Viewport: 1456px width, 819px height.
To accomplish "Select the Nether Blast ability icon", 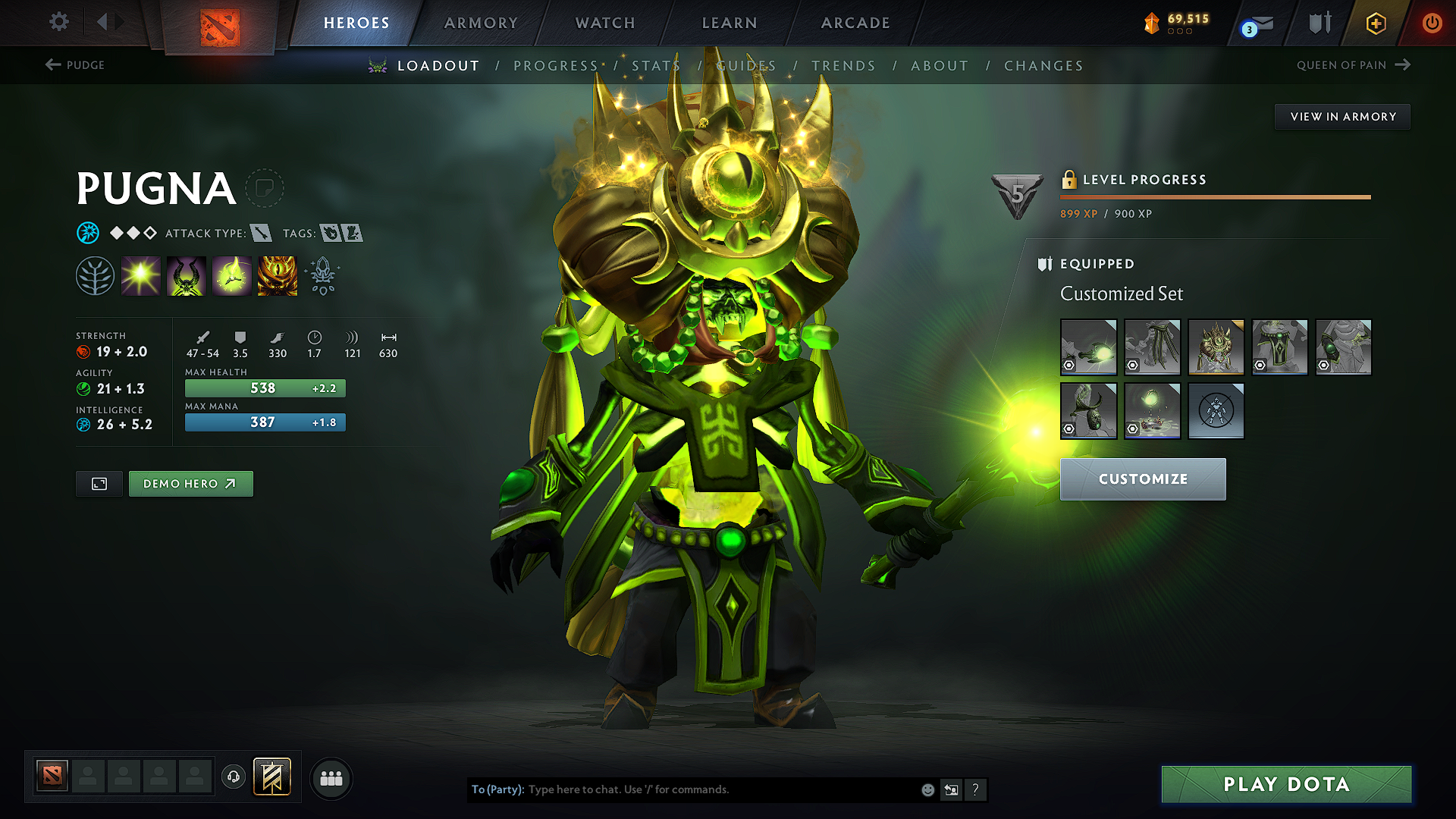I will pyautogui.click(x=140, y=275).
